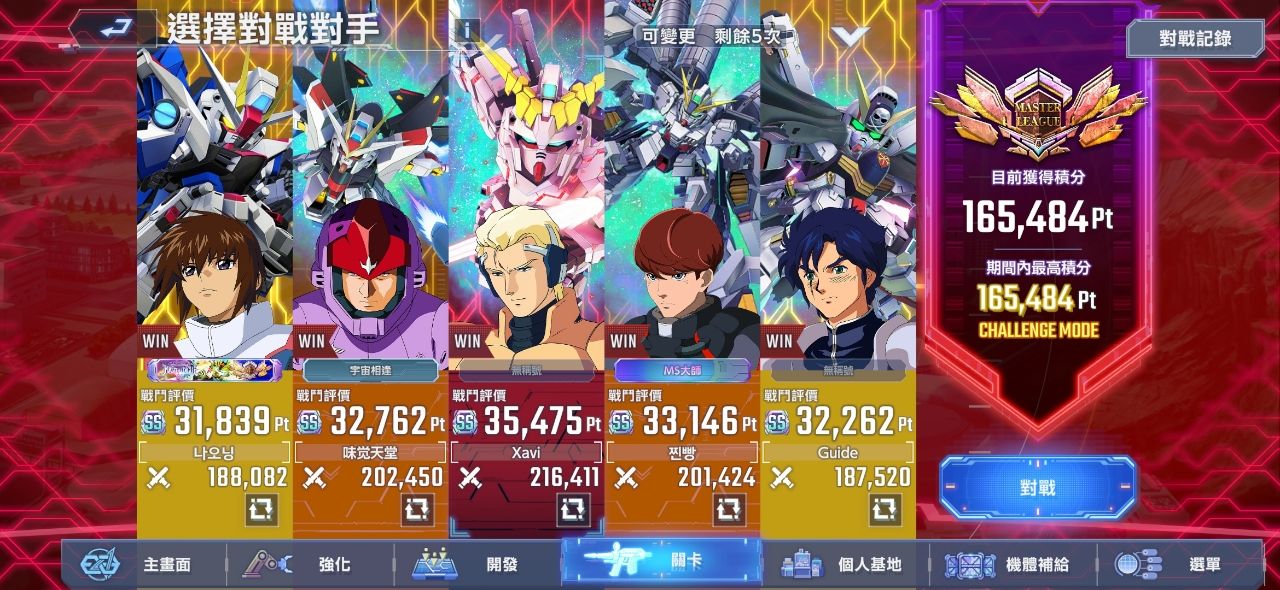The width and height of the screenshot is (1280, 590).
Task: Go back using the return arrow
Action: [x=111, y=27]
